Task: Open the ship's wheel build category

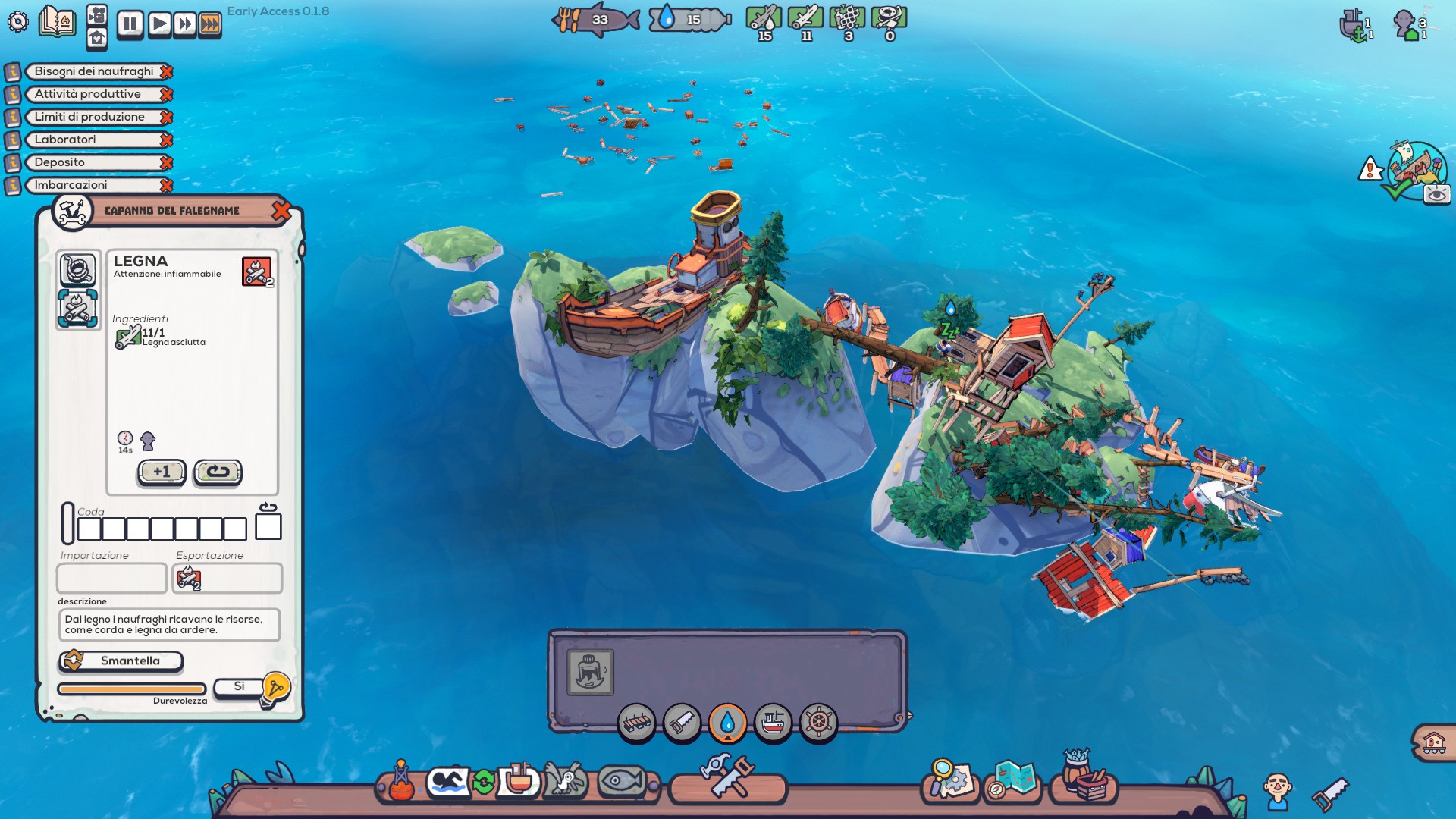Action: 818,723
